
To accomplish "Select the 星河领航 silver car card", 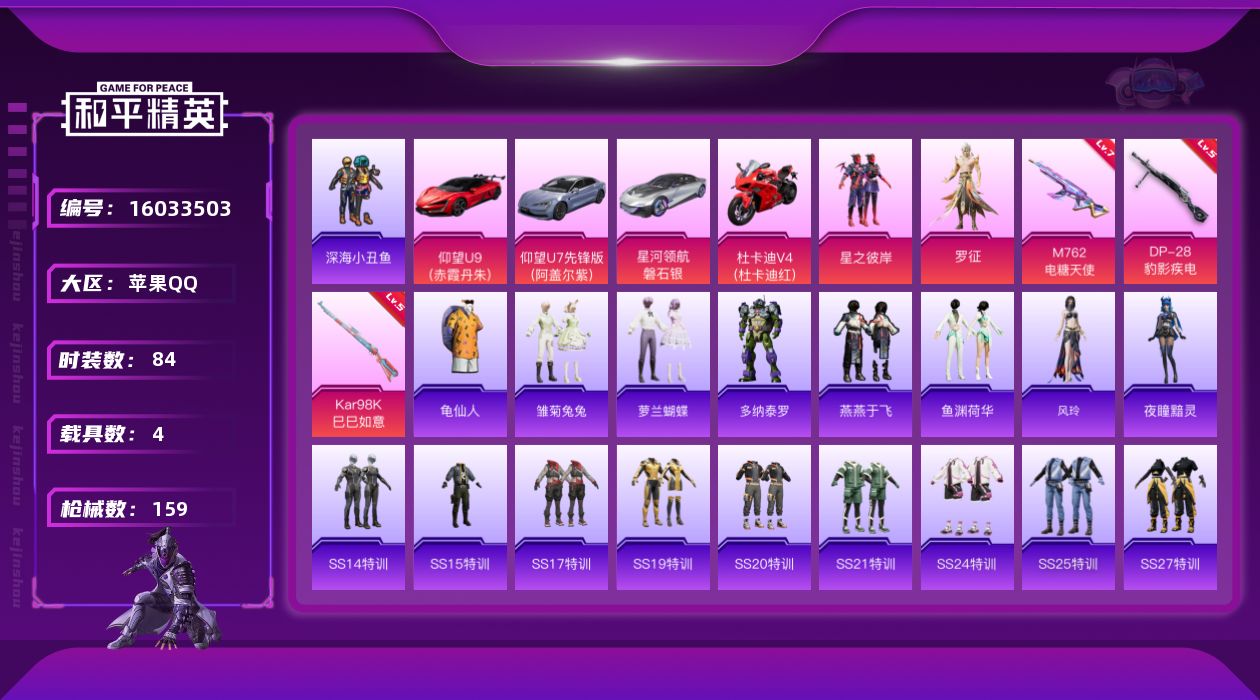I will point(663,211).
